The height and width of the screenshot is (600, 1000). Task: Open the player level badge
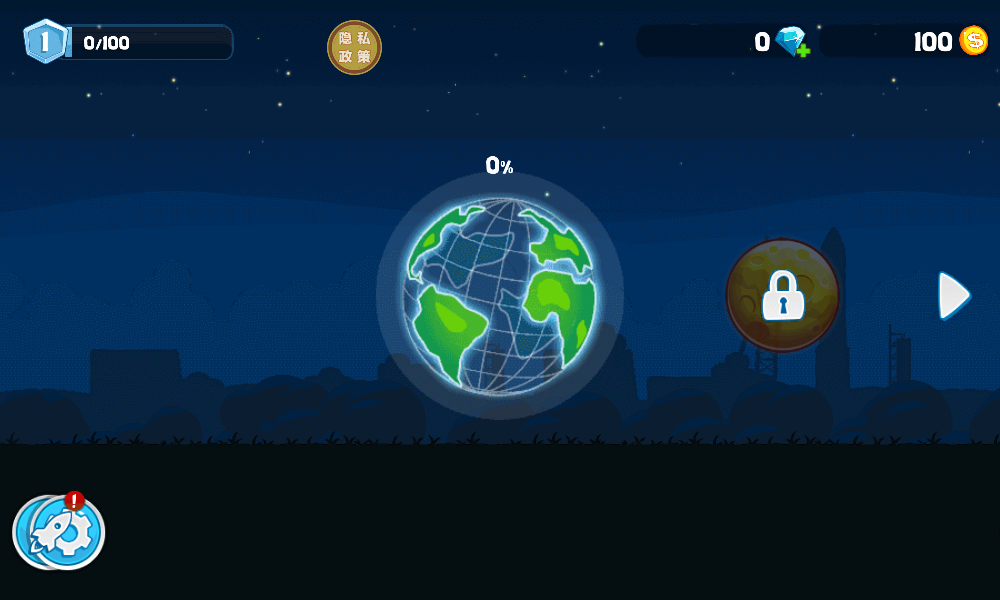[x=45, y=42]
